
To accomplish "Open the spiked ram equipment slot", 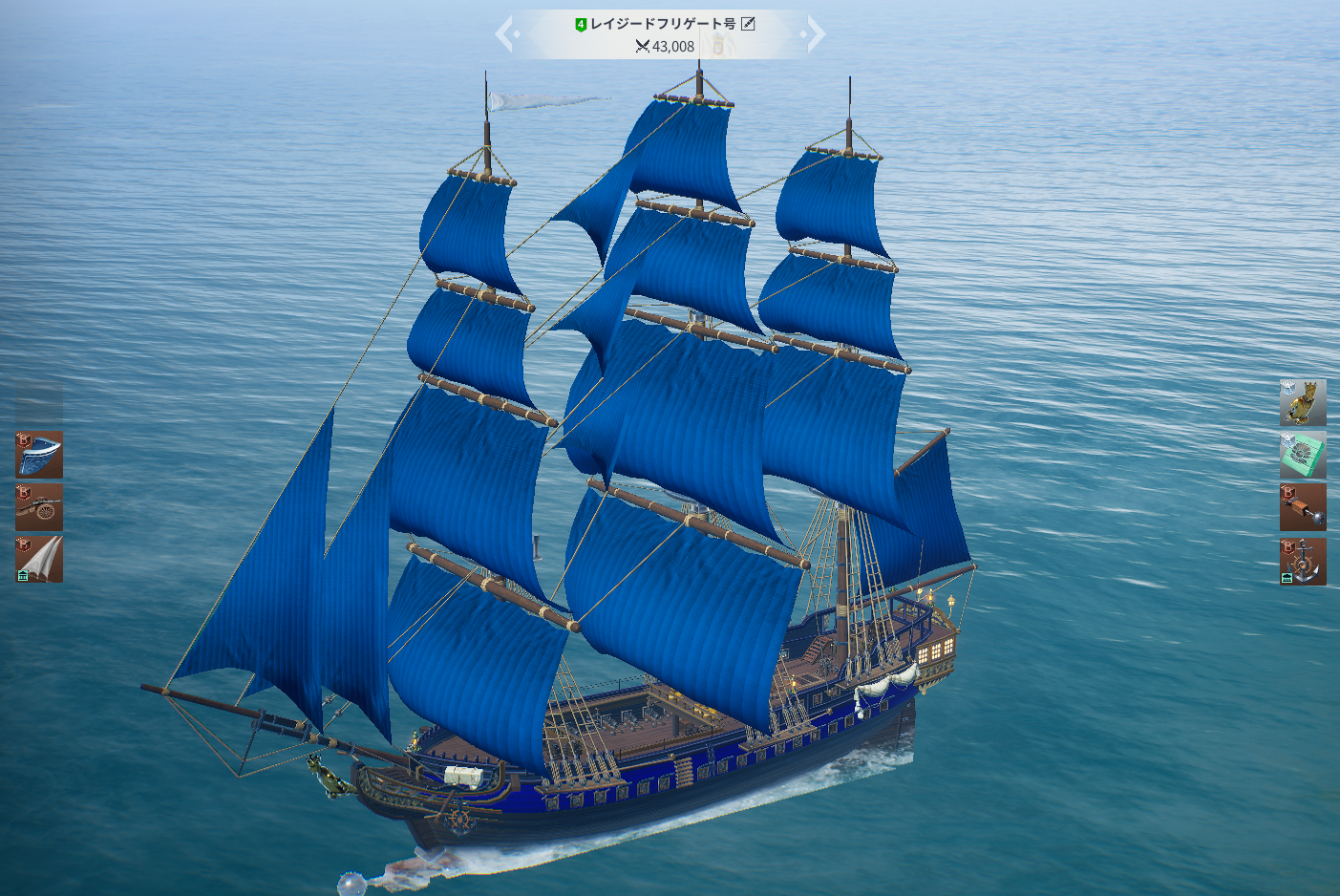I will click(1303, 507).
